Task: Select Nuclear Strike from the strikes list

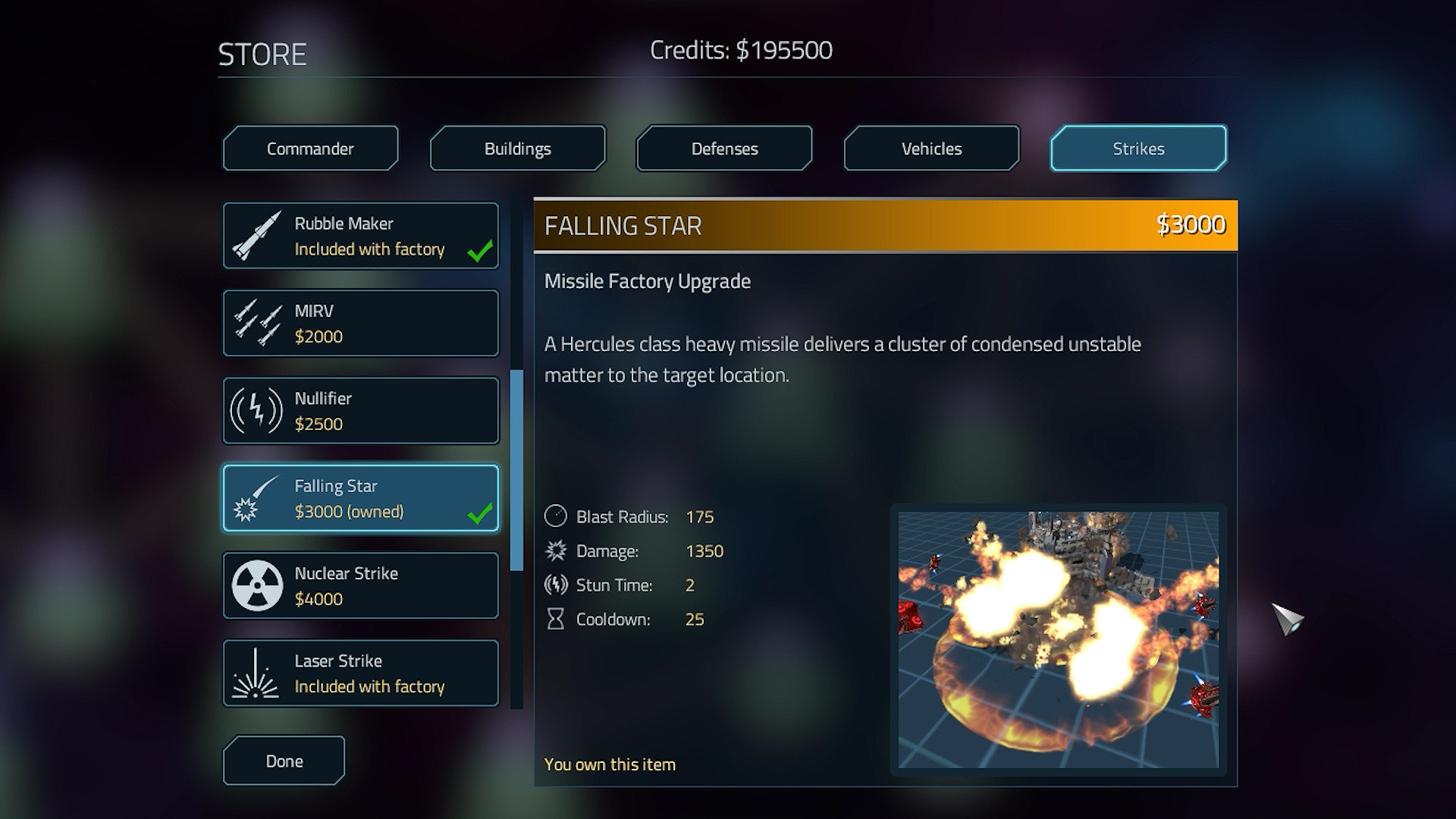Action: pyautogui.click(x=360, y=585)
